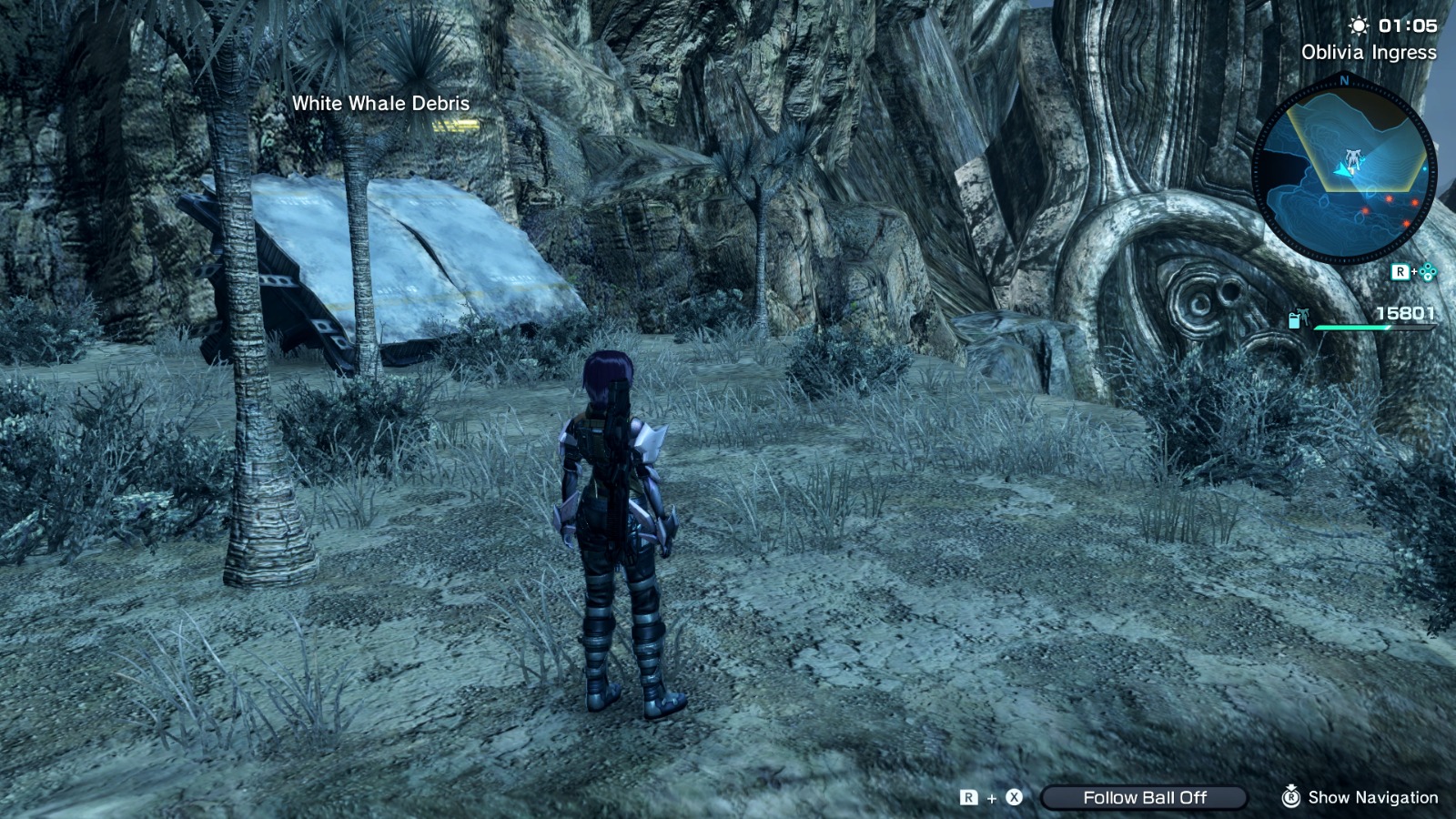The image size is (1456, 819).
Task: Click the White Whale Debris location label
Action: pos(379,104)
